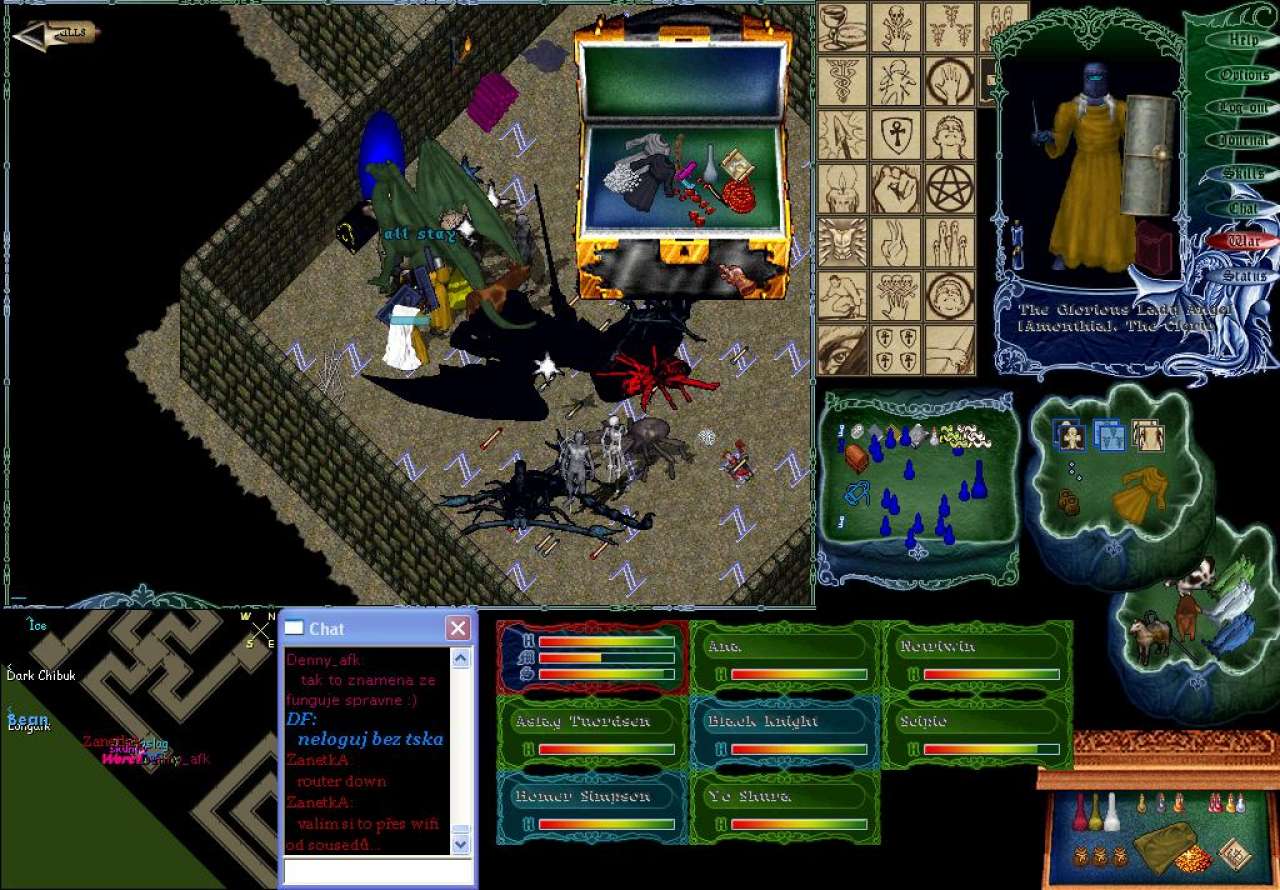Click the paperdoll Chat button
This screenshot has width=1280, height=890.
[x=1243, y=208]
